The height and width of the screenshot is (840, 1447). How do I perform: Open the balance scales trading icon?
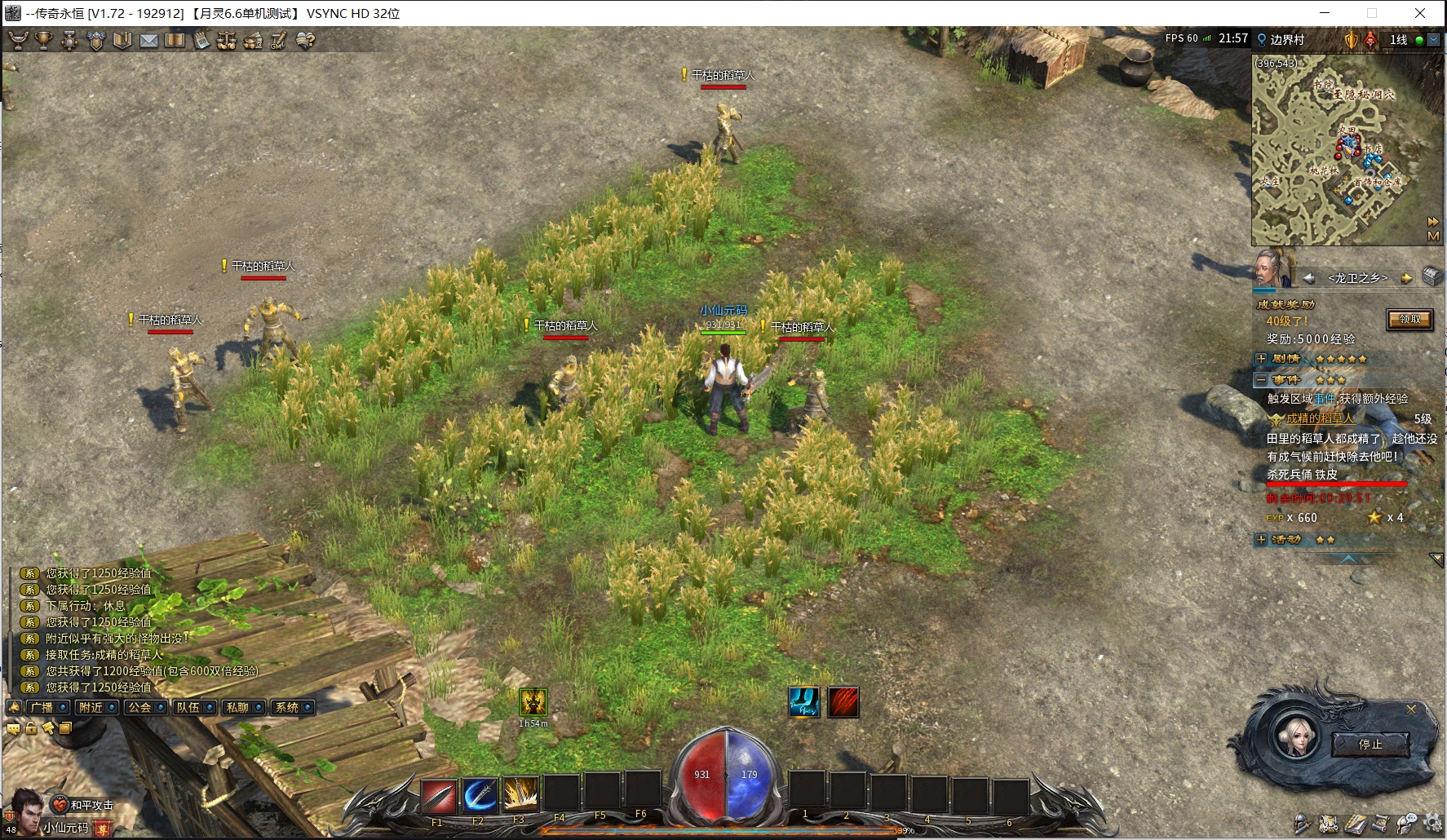tap(227, 40)
